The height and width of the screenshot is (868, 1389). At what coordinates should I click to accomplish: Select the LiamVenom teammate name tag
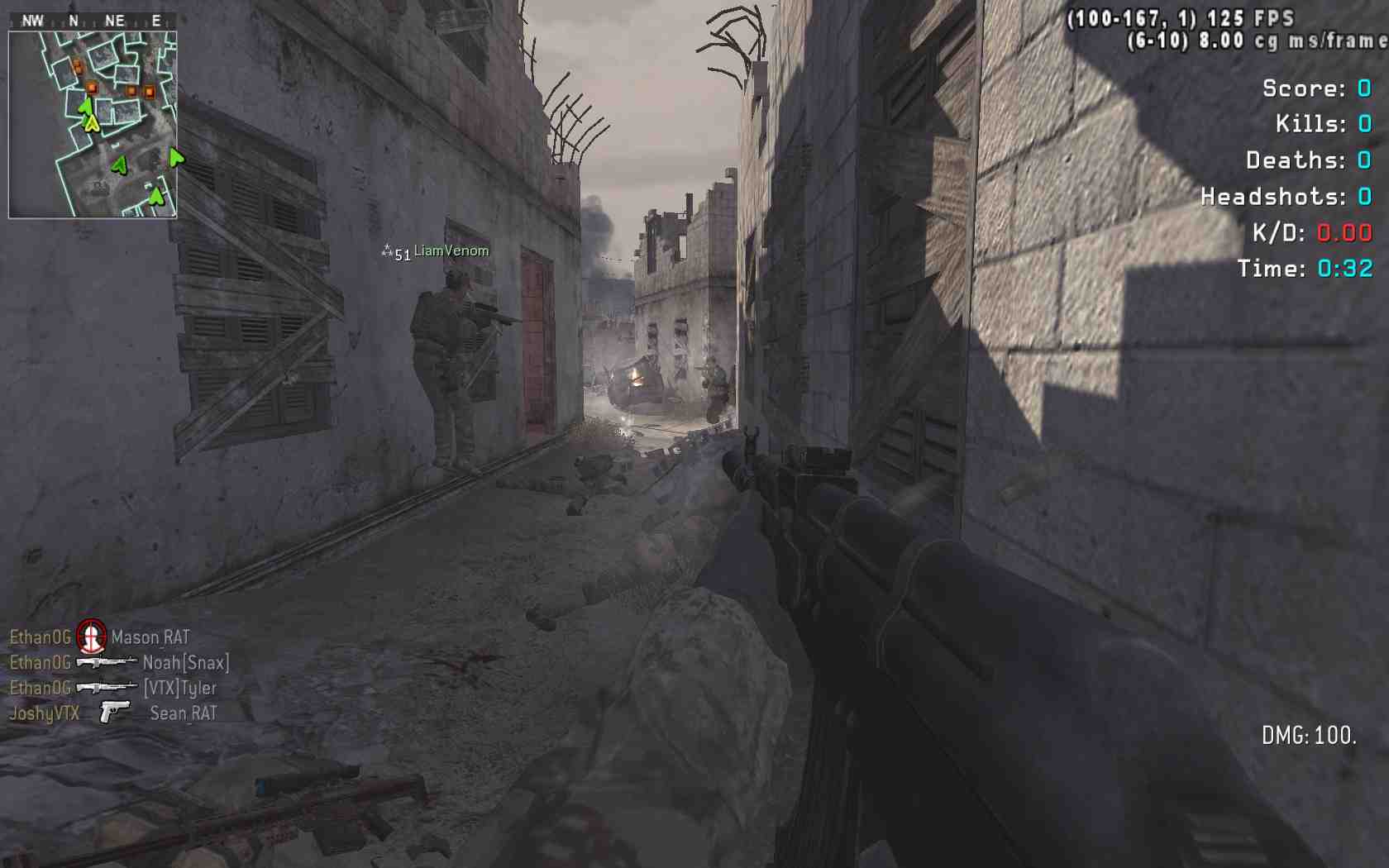tap(451, 251)
